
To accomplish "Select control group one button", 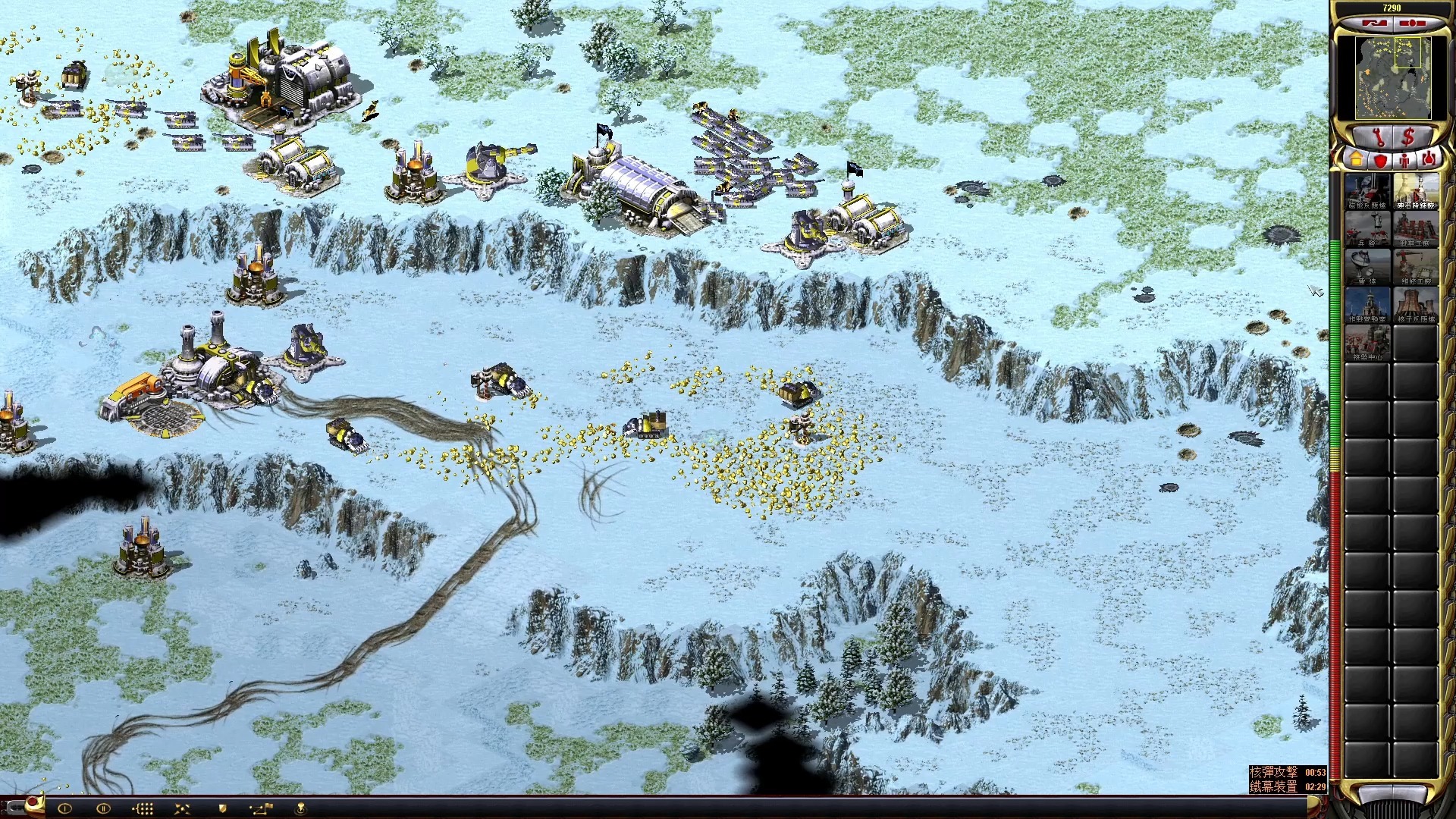I will 64,808.
